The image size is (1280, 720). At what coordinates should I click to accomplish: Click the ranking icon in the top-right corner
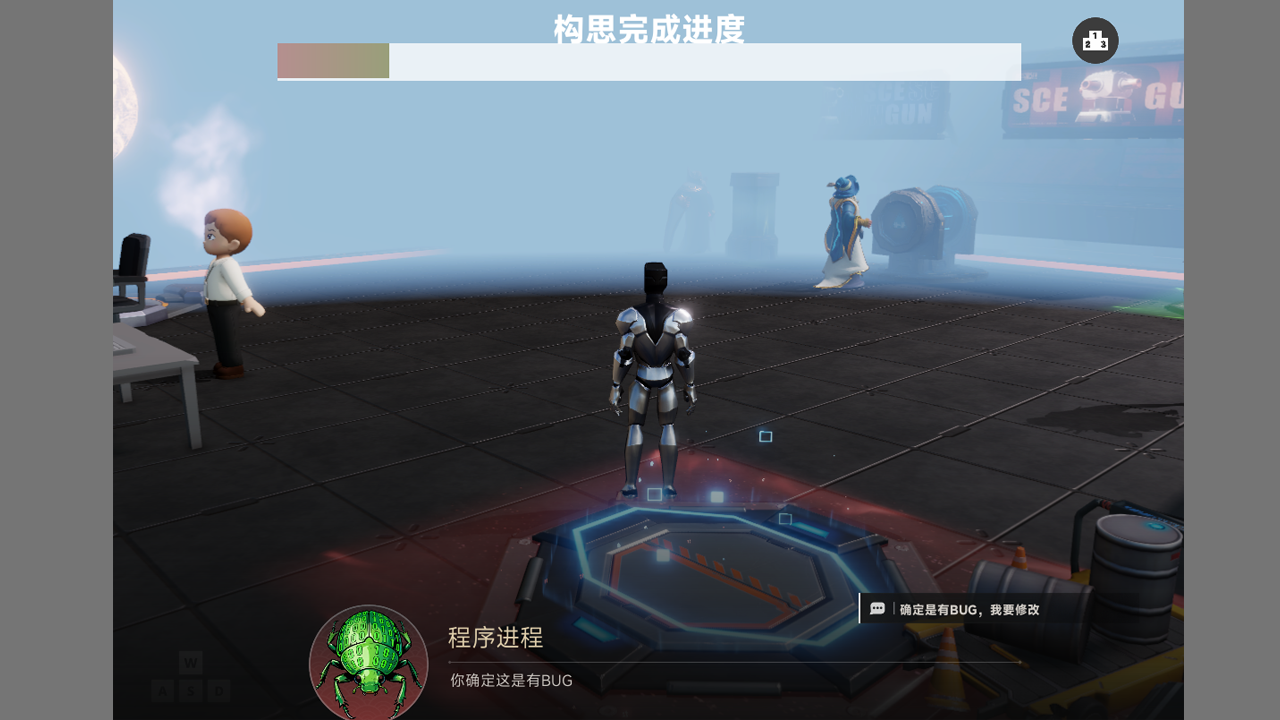(1095, 40)
